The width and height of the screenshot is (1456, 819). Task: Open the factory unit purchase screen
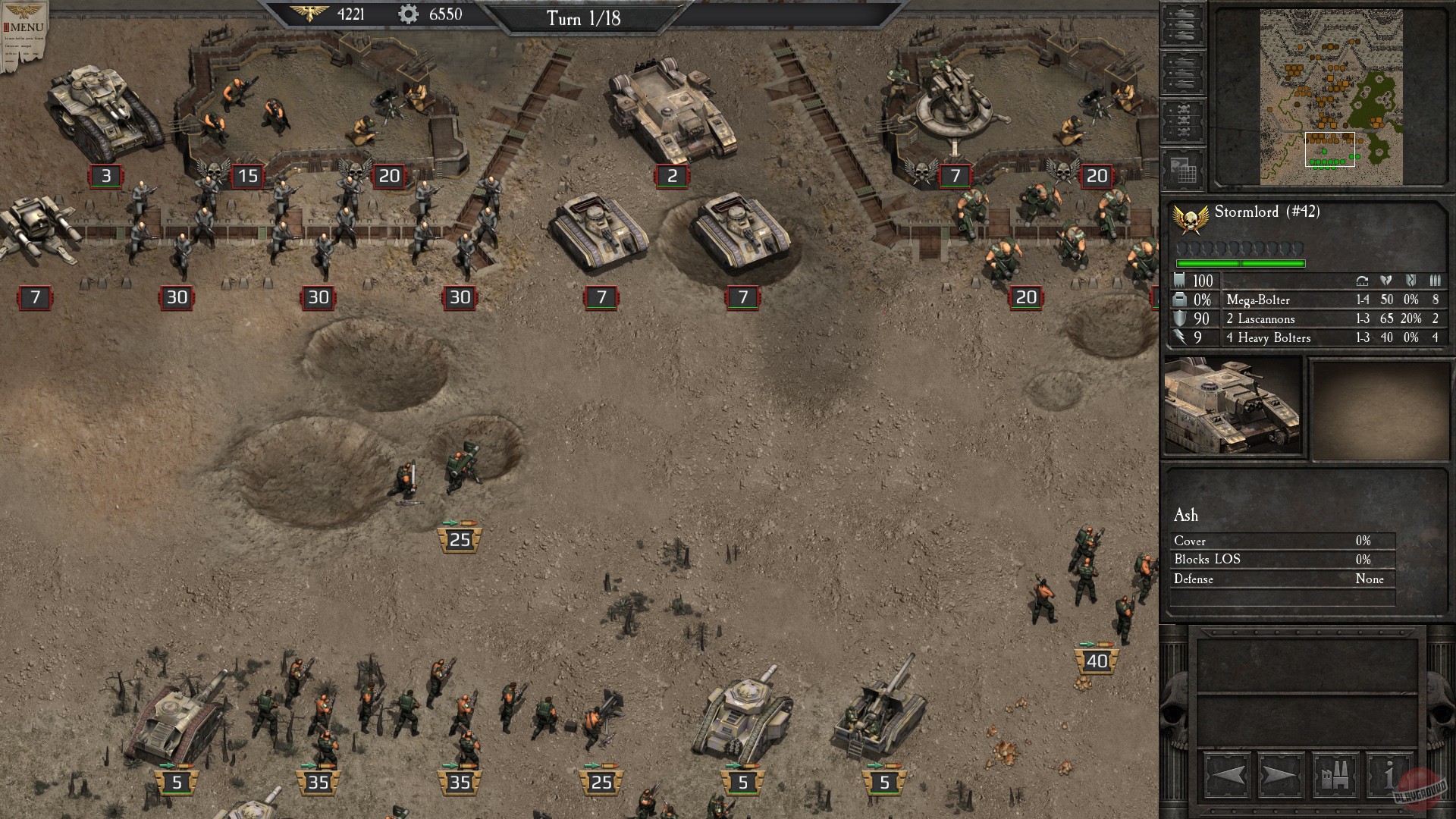click(1334, 775)
